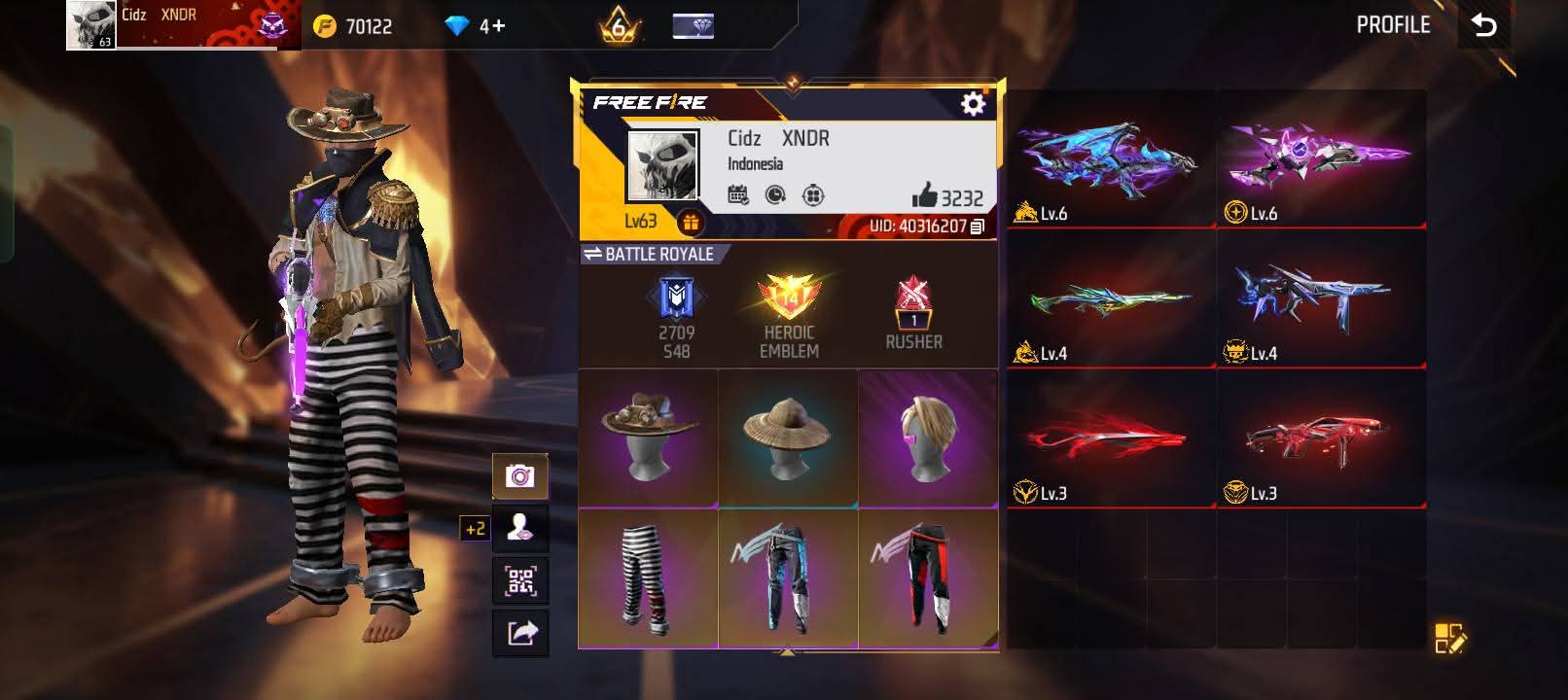Open the QR code button
1568x700 pixels.
[x=520, y=581]
